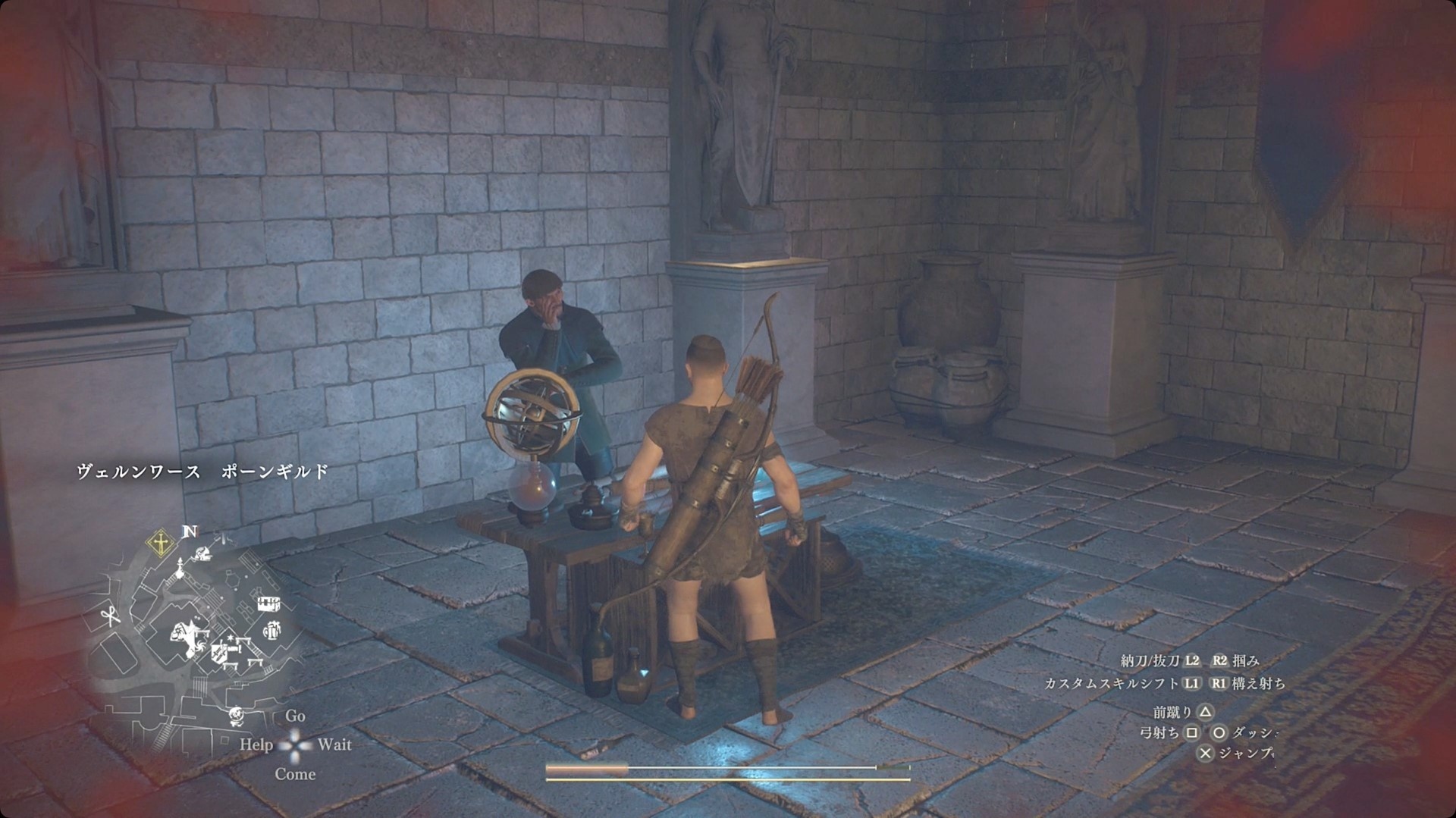
Task: Select the beer mug tavern marker on minimap
Action: click(272, 629)
